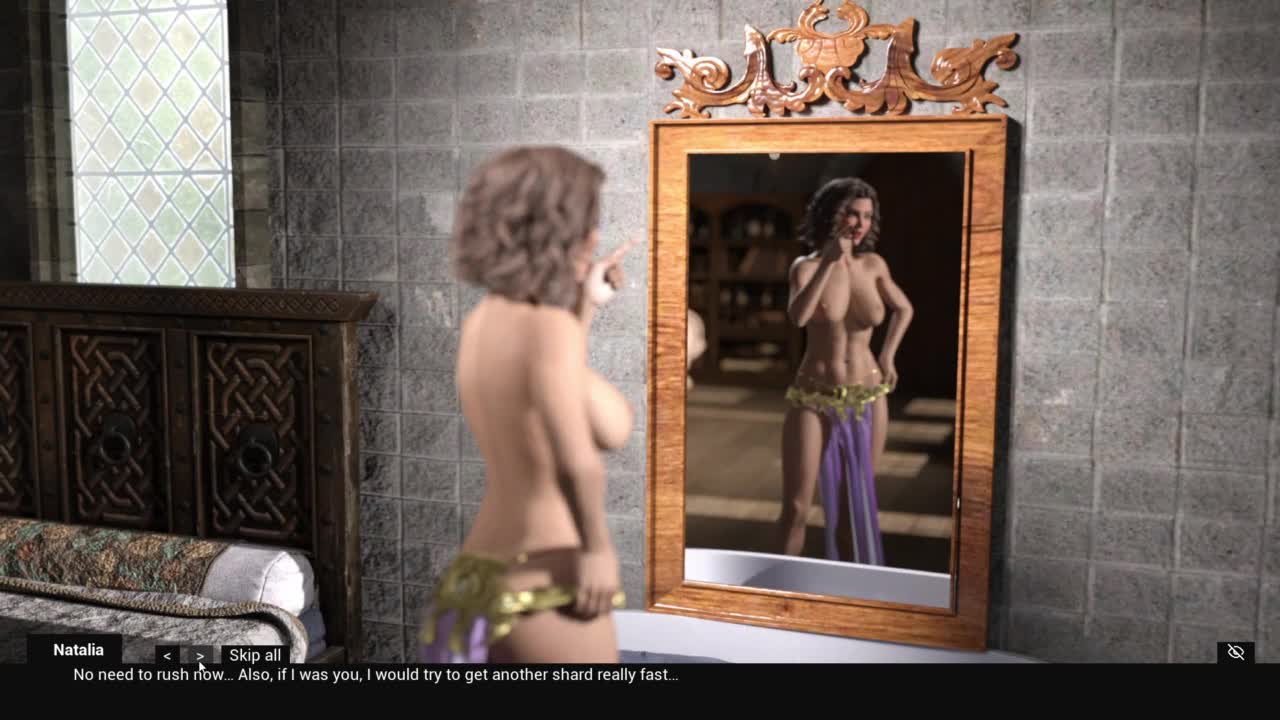The image size is (1280, 720).
Task: Click the Skip all button
Action: point(255,656)
